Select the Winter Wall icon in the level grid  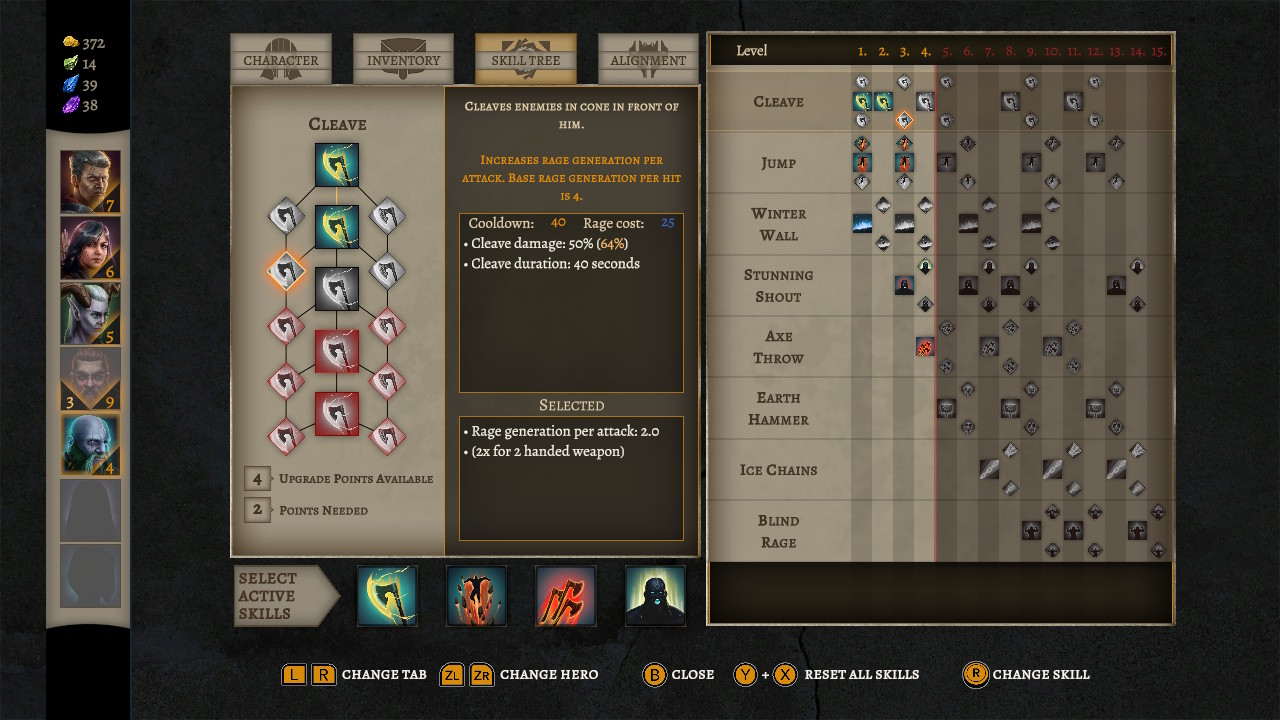(861, 224)
